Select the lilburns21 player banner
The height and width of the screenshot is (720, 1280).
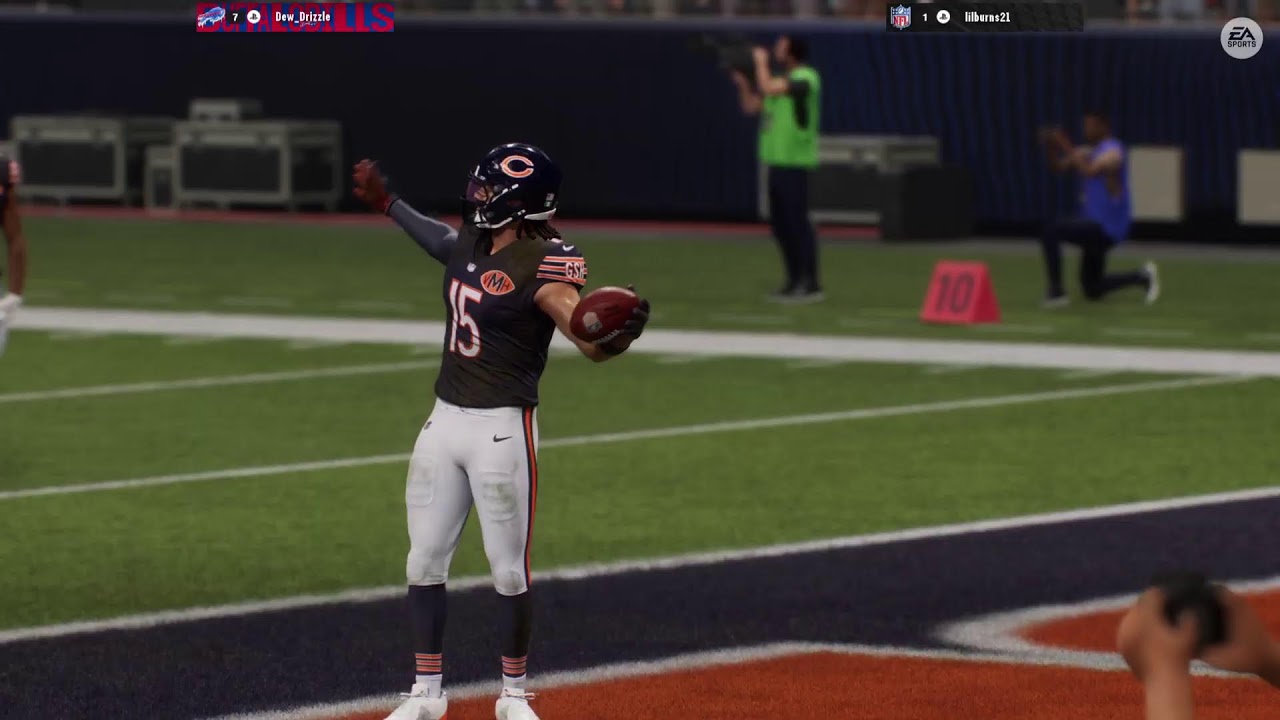pyautogui.click(x=984, y=17)
